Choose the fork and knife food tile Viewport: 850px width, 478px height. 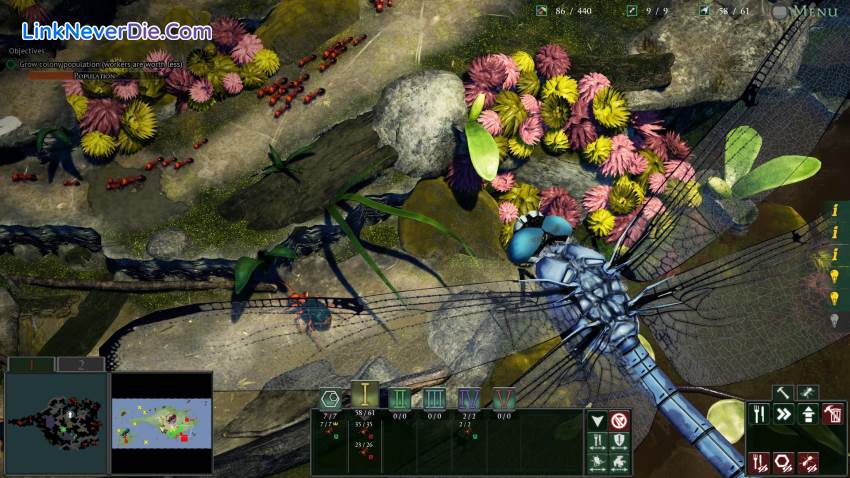(x=760, y=413)
